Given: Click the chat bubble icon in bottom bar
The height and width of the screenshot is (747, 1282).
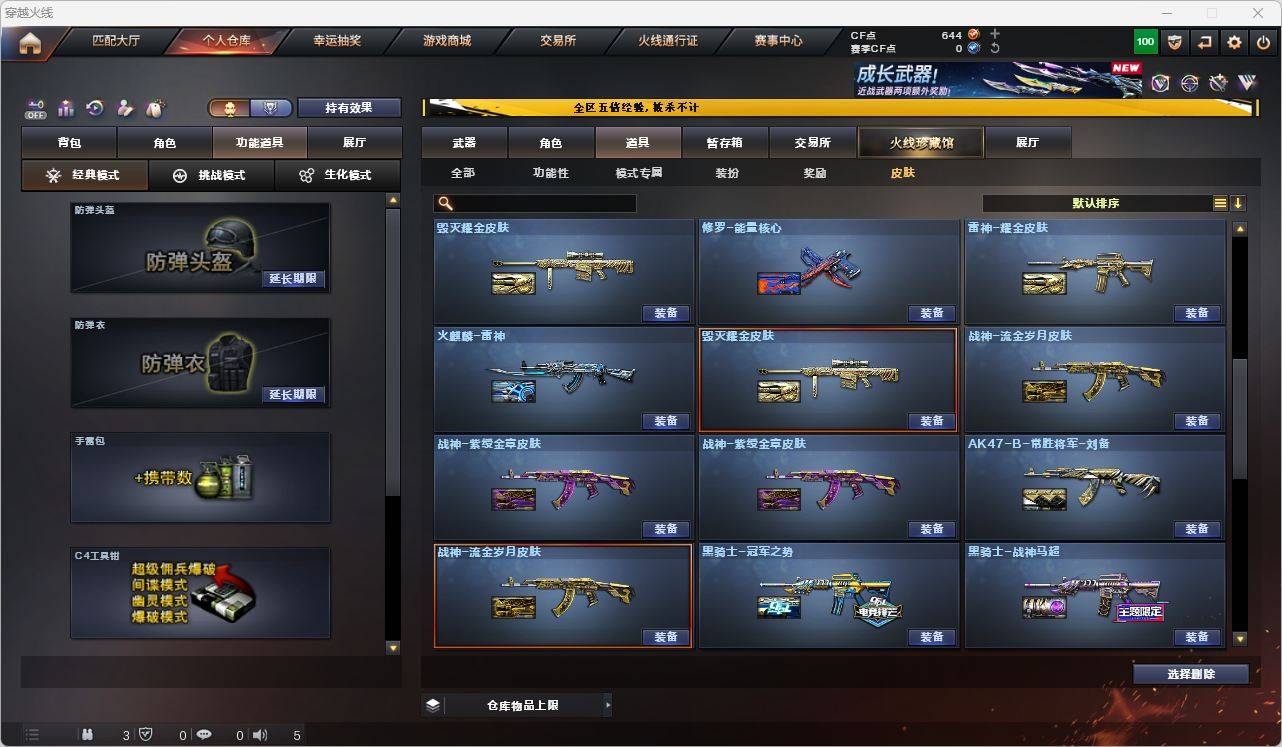Looking at the screenshot, I should [x=204, y=734].
